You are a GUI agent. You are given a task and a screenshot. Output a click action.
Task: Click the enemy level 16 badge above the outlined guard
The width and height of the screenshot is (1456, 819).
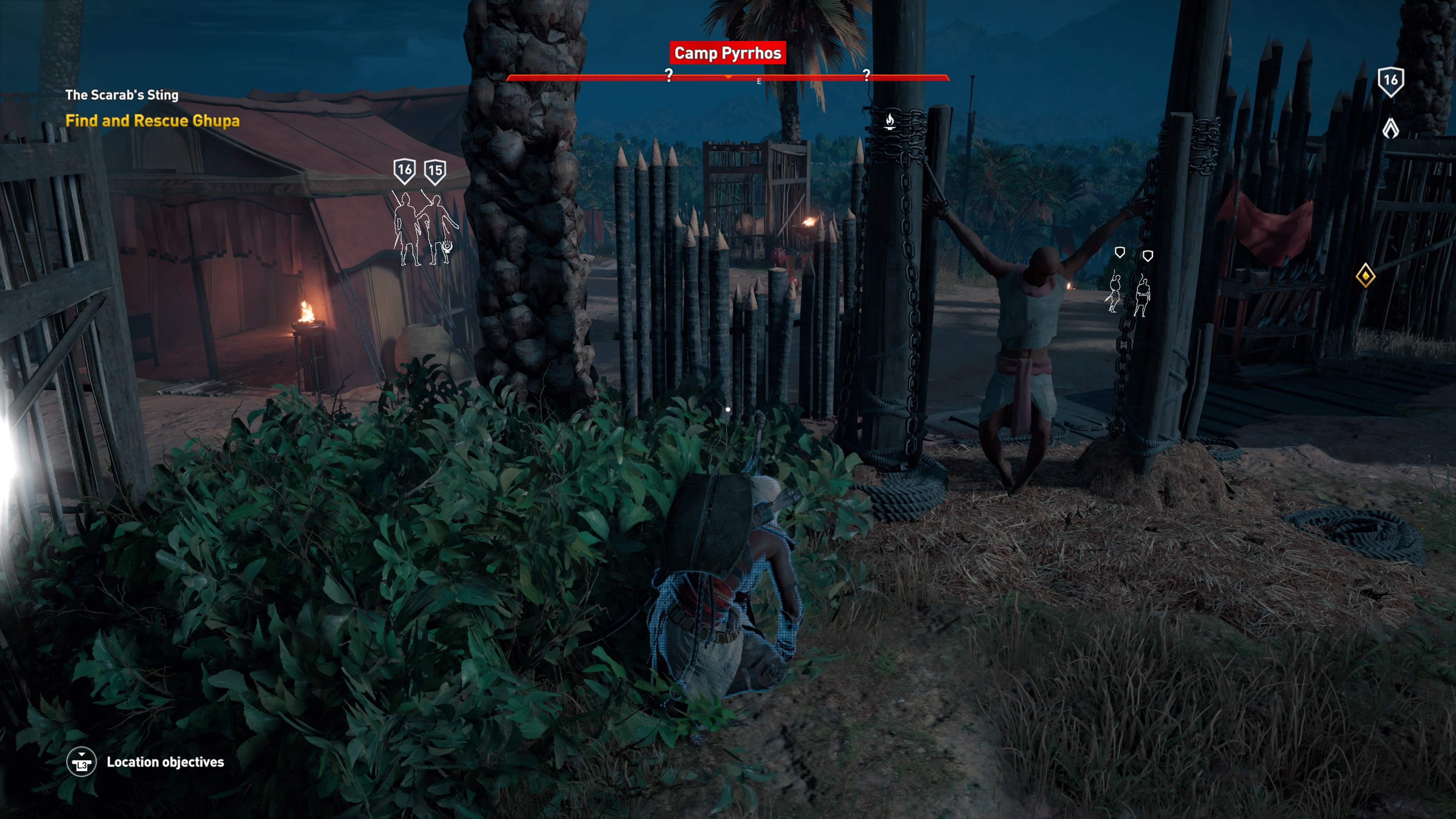(x=405, y=170)
